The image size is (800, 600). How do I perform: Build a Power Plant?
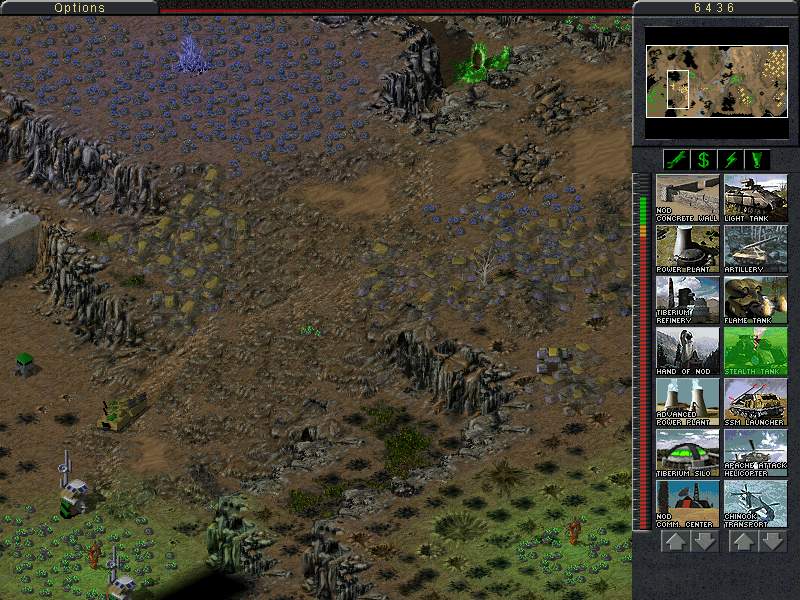687,248
